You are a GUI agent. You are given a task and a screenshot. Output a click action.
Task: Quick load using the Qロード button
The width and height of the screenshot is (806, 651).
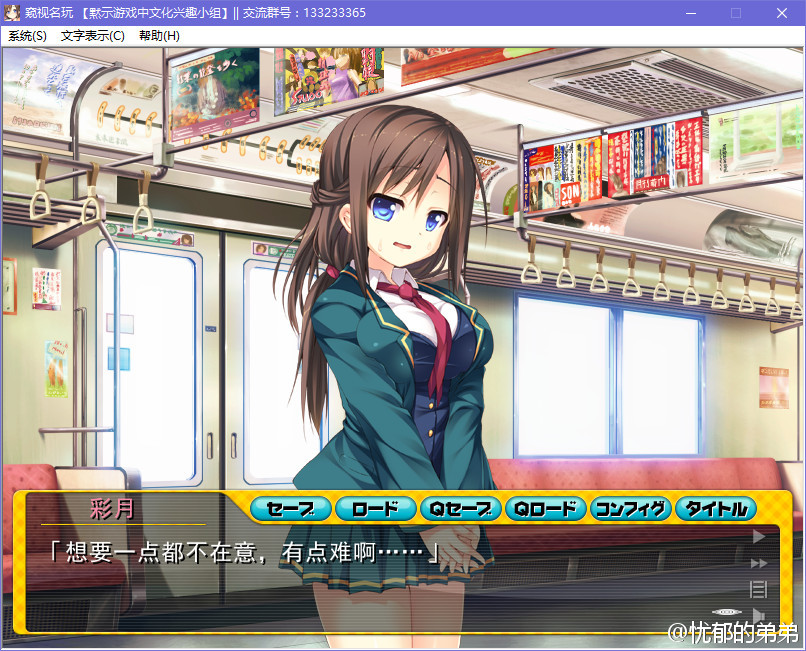tap(545, 509)
